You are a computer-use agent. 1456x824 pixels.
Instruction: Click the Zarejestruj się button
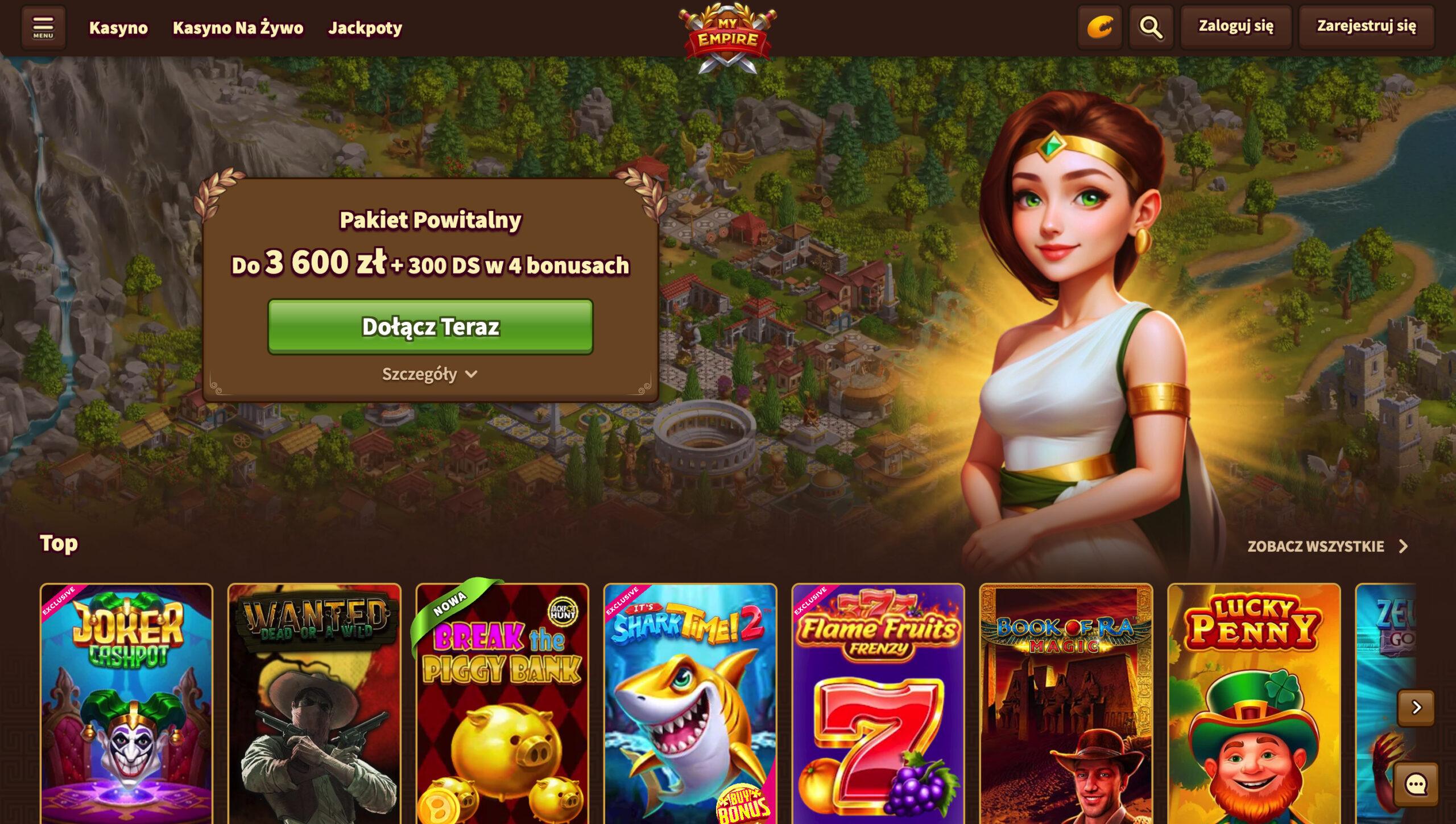[x=1365, y=26]
